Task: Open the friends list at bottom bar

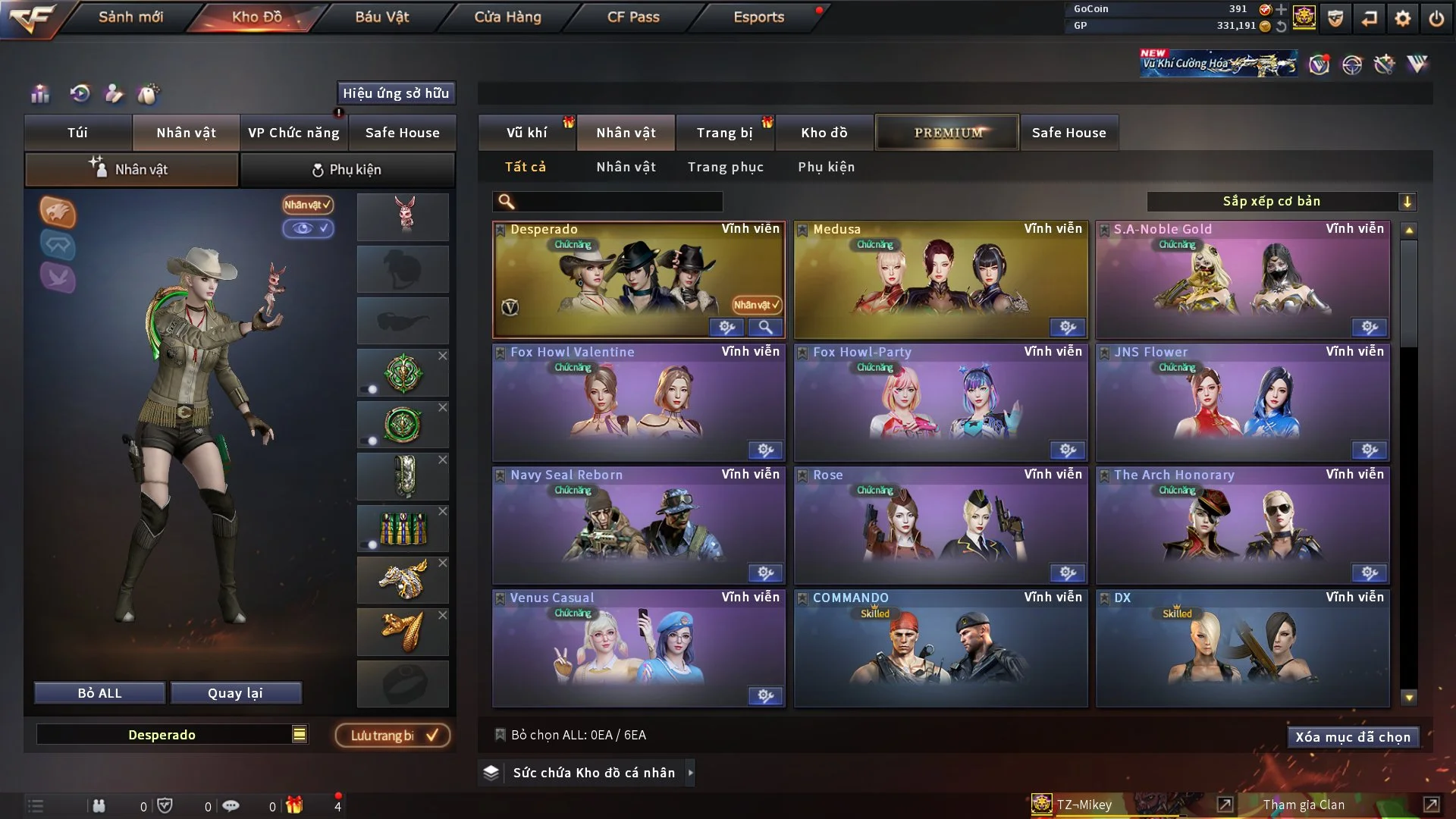Action: coord(101,805)
